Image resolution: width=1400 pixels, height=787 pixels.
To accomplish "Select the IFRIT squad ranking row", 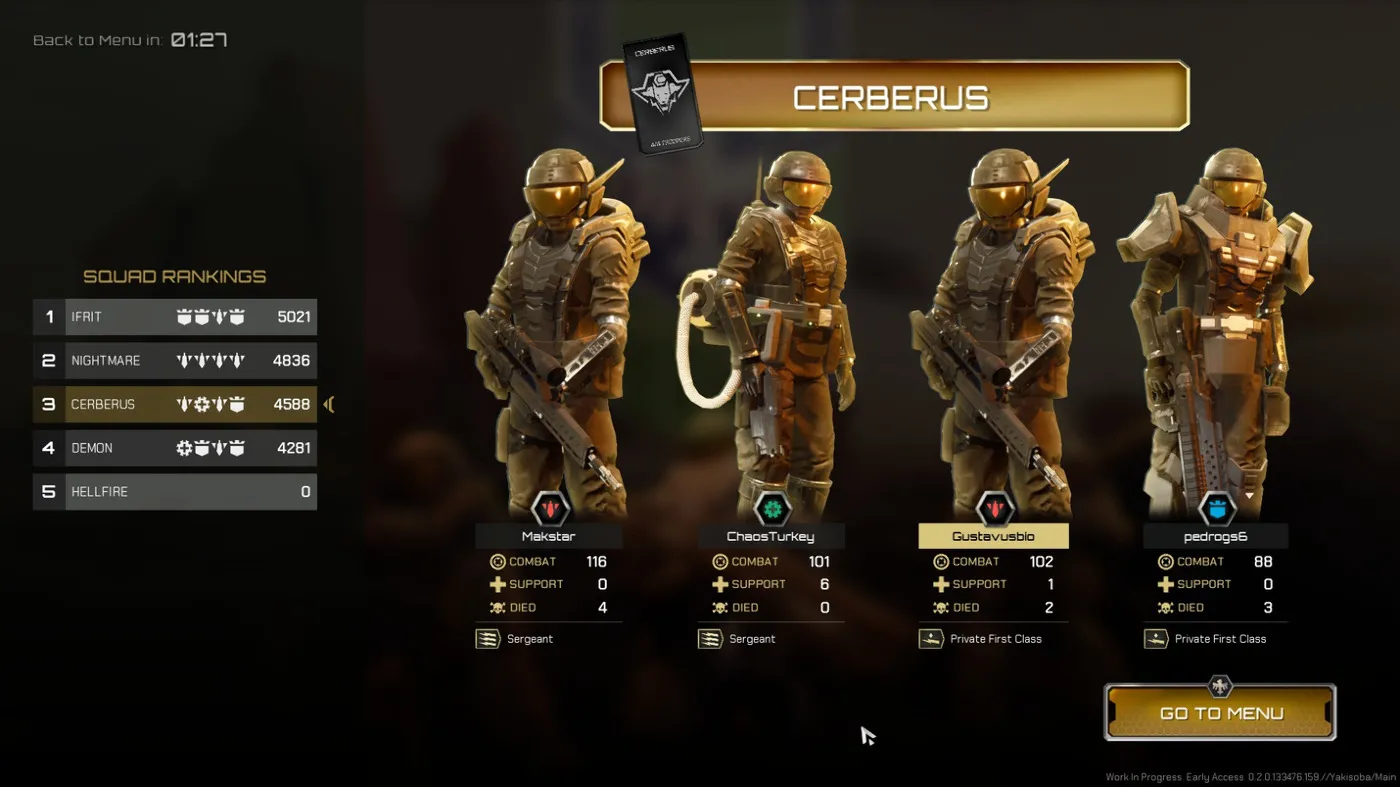I will click(x=175, y=317).
